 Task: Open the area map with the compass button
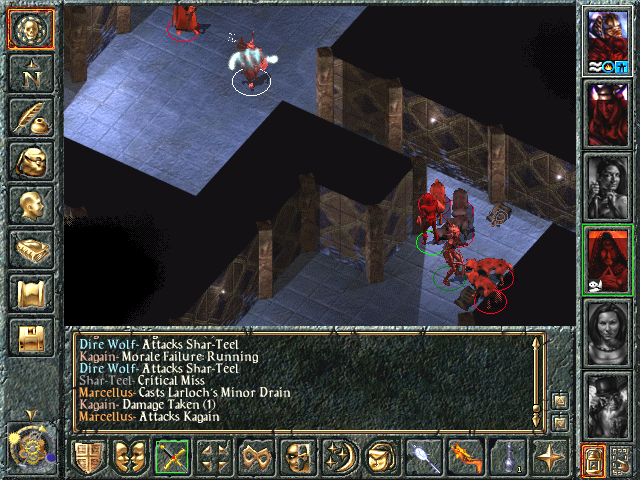31,73
